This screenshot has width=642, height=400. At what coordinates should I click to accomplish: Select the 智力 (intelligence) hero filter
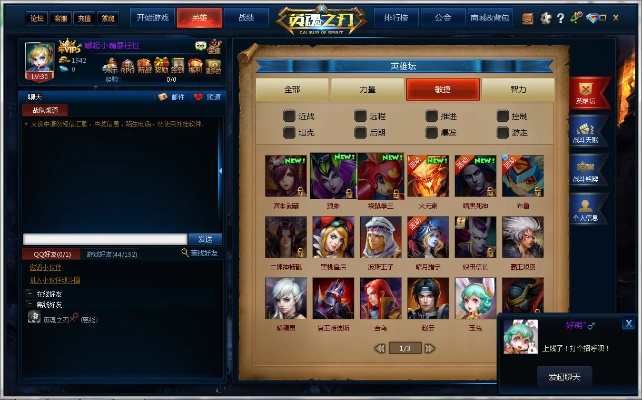click(517, 89)
